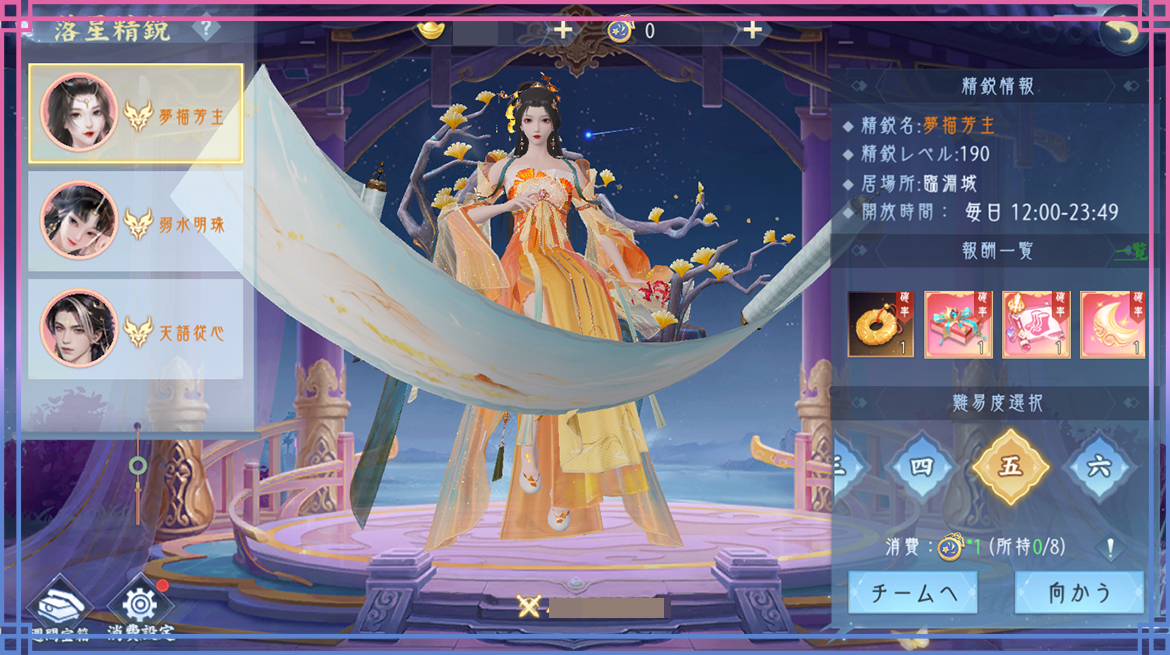Select difficulty 五
1170x655 pixels.
click(1010, 467)
